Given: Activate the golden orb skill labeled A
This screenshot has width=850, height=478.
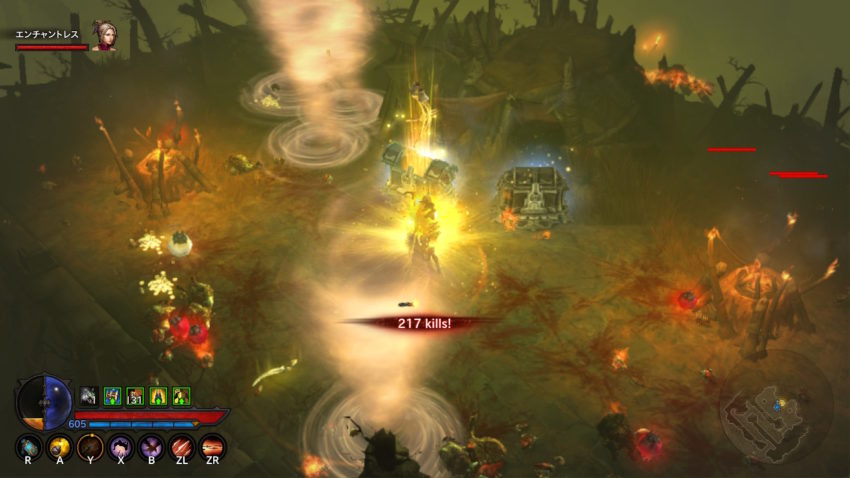Looking at the screenshot, I should point(60,446).
